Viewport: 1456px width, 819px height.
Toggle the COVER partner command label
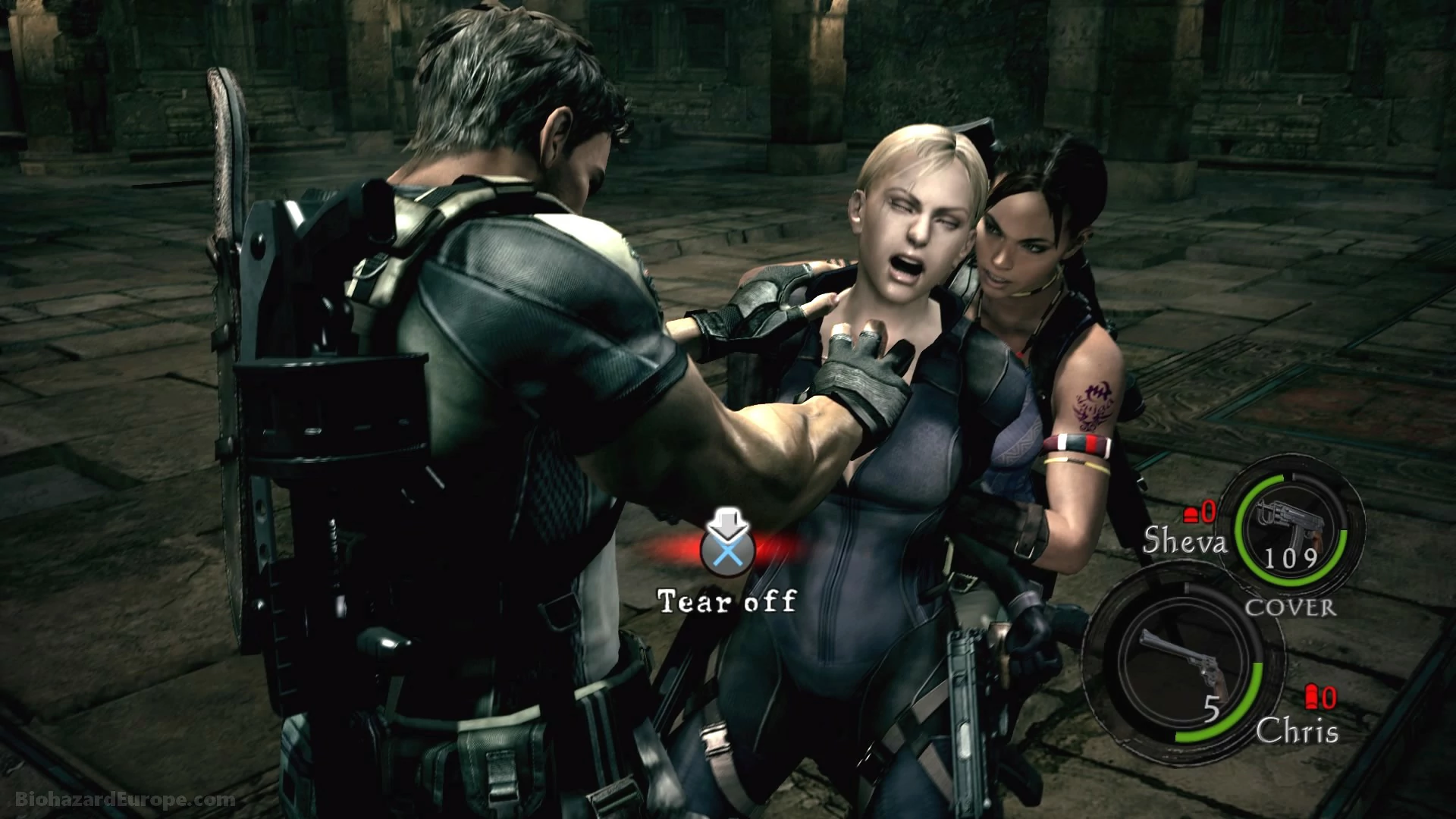[1291, 607]
